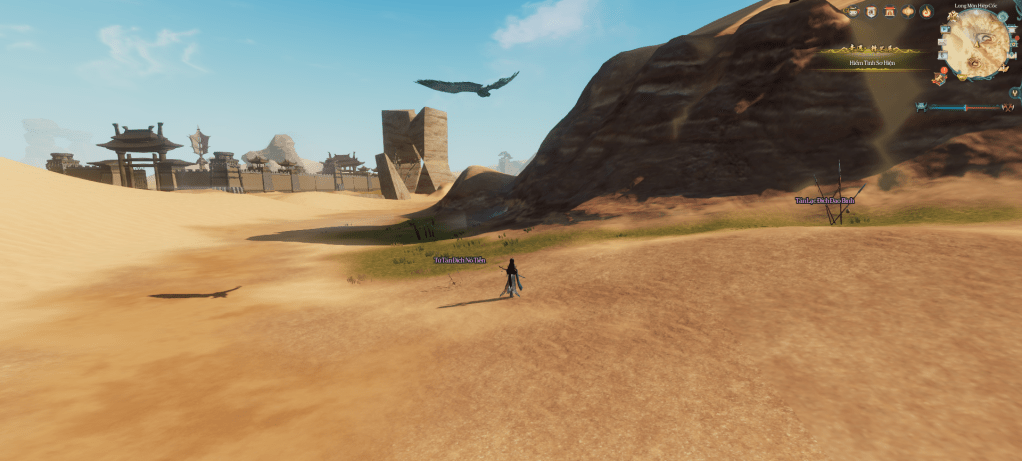Open the Hiểm Tình Sơ Hiện quest tracker

pyautogui.click(x=873, y=63)
